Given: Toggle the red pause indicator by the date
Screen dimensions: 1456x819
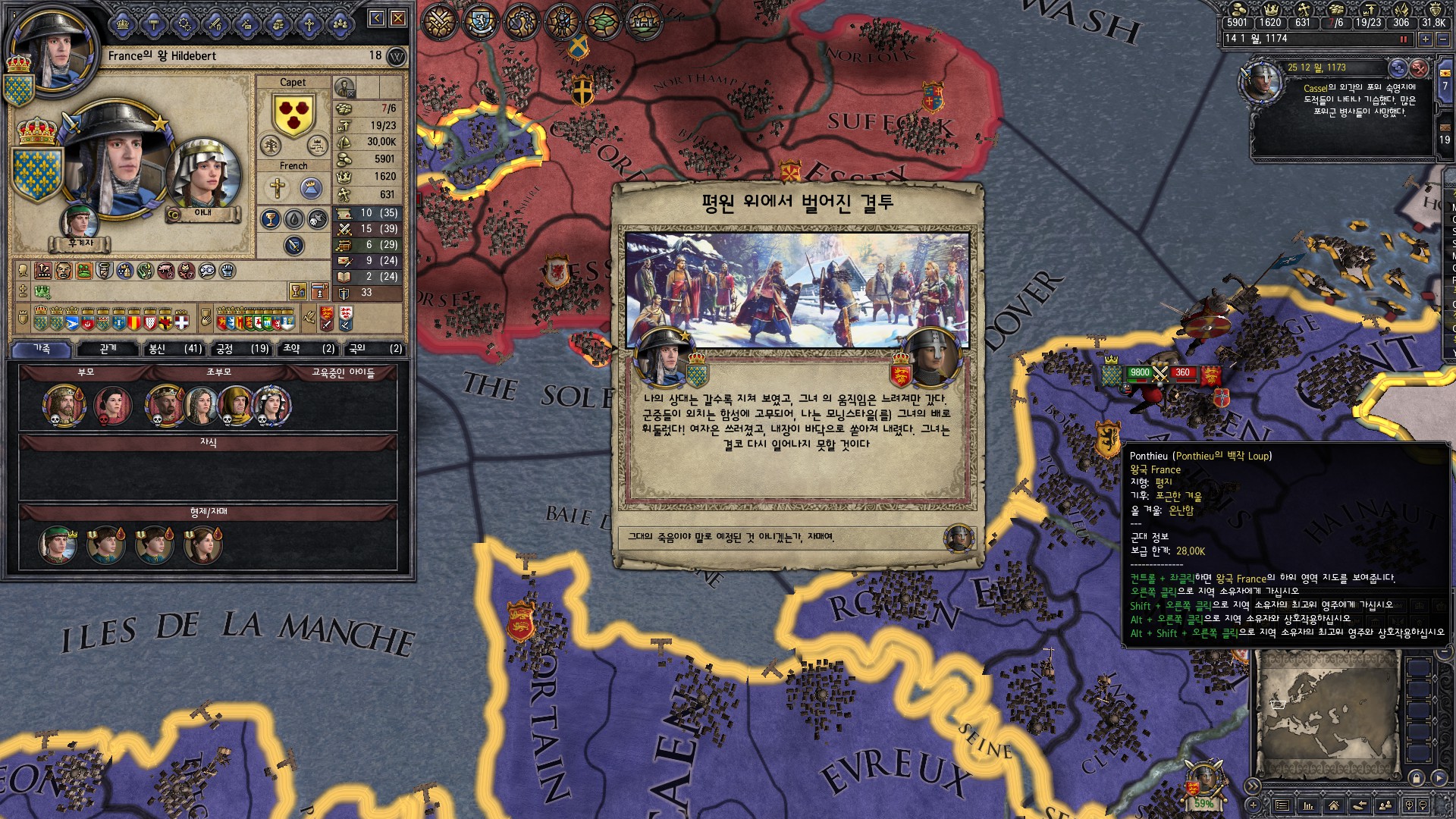Looking at the screenshot, I should click(1403, 39).
